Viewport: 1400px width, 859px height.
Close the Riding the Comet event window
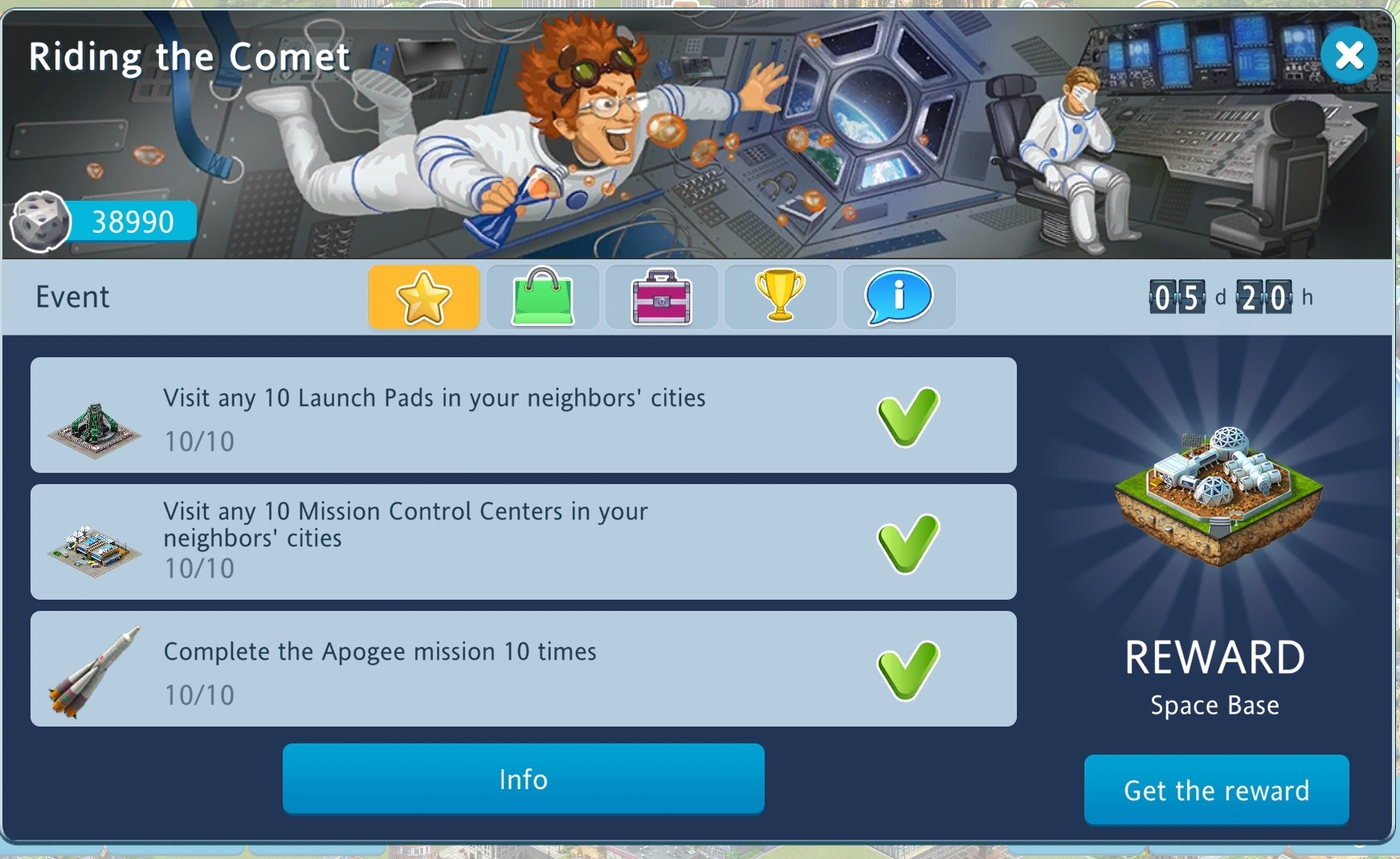point(1349,55)
